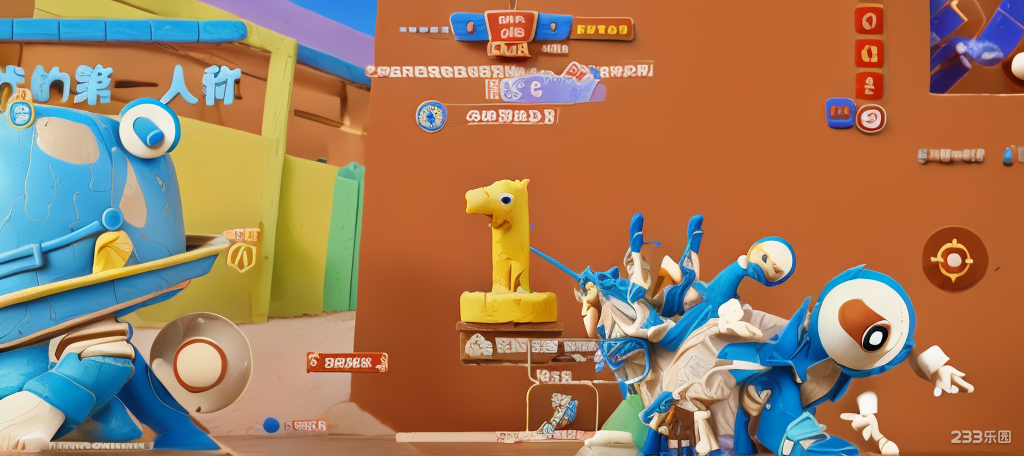Open the framed blue figure thumbnail
Image resolution: width=1024 pixels, height=456 pixels.
pyautogui.click(x=561, y=410)
